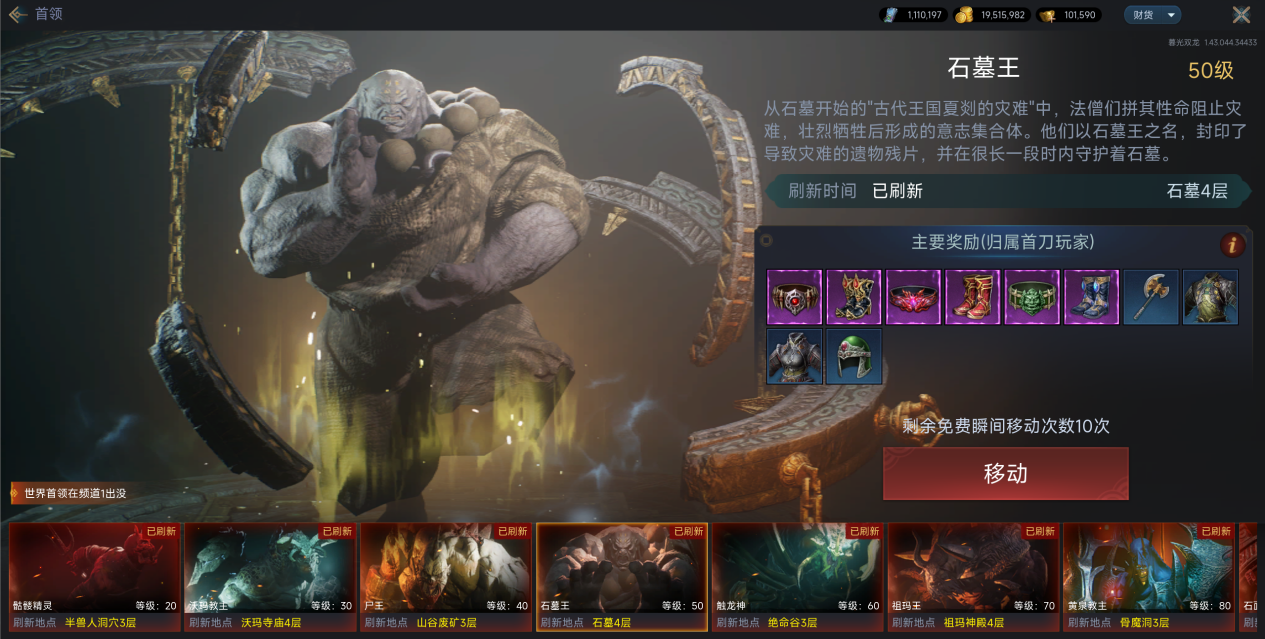The height and width of the screenshot is (639, 1265).
Task: Open the 财货 currency dropdown
Action: pos(1152,15)
